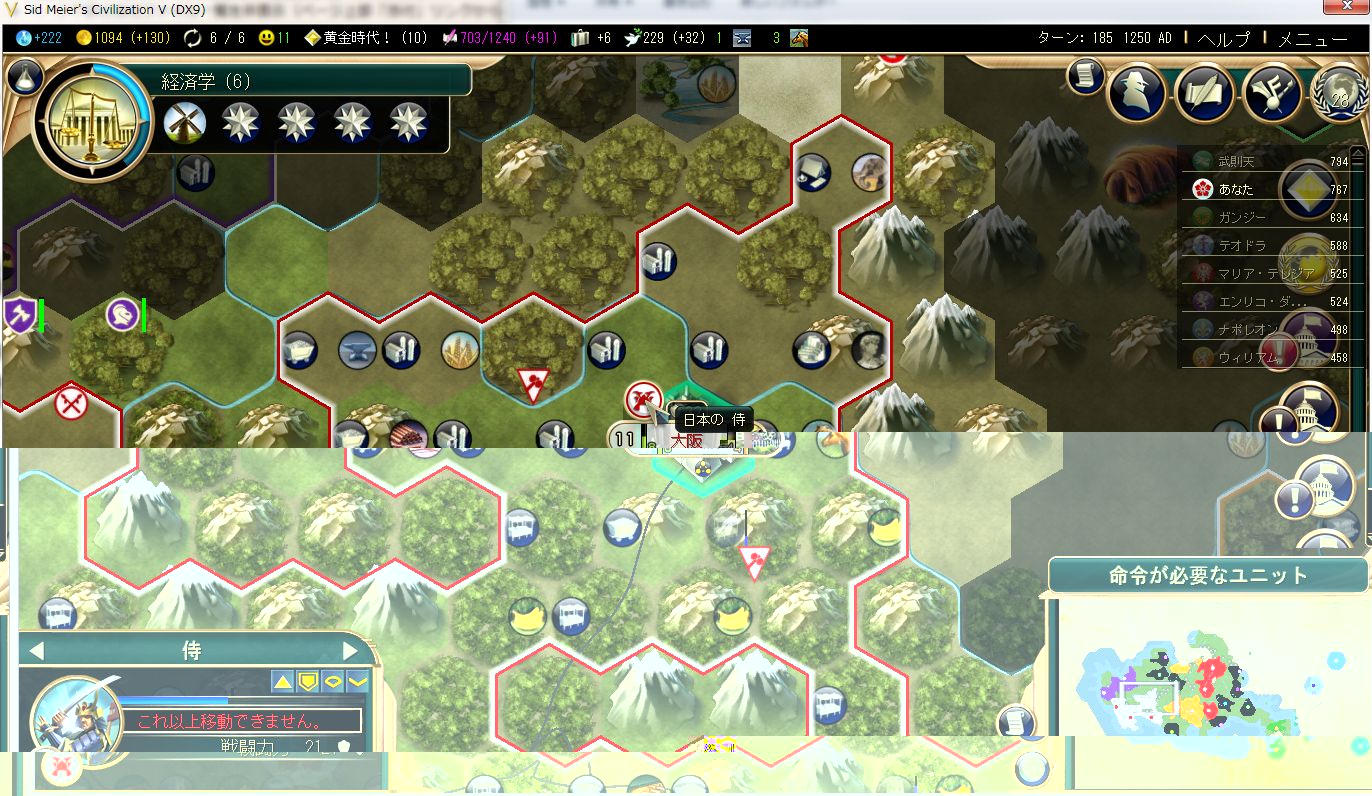1372x796 pixels.
Task: Open the notification log scroll icon
Action: (1085, 76)
